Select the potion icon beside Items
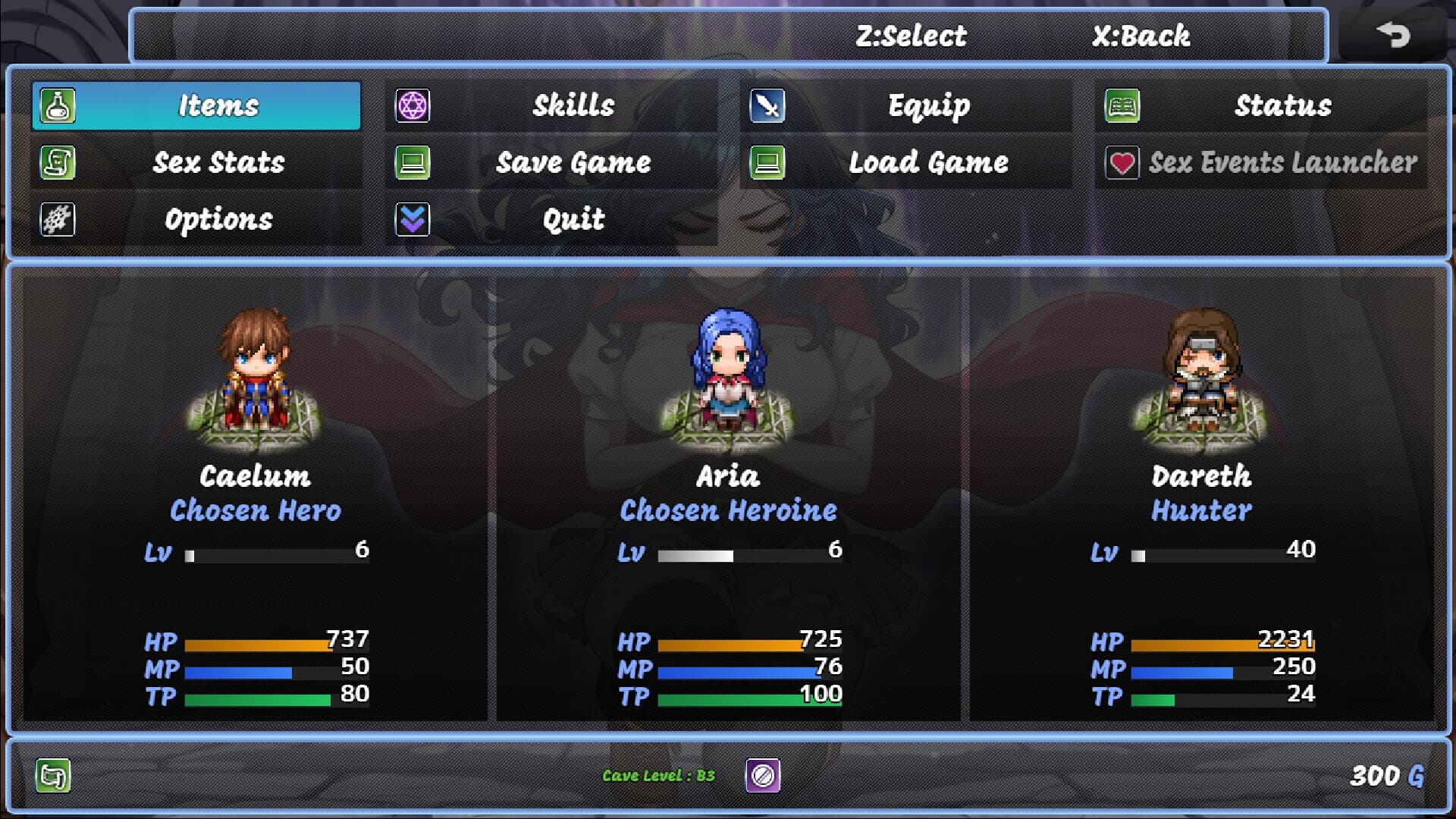 coord(57,105)
